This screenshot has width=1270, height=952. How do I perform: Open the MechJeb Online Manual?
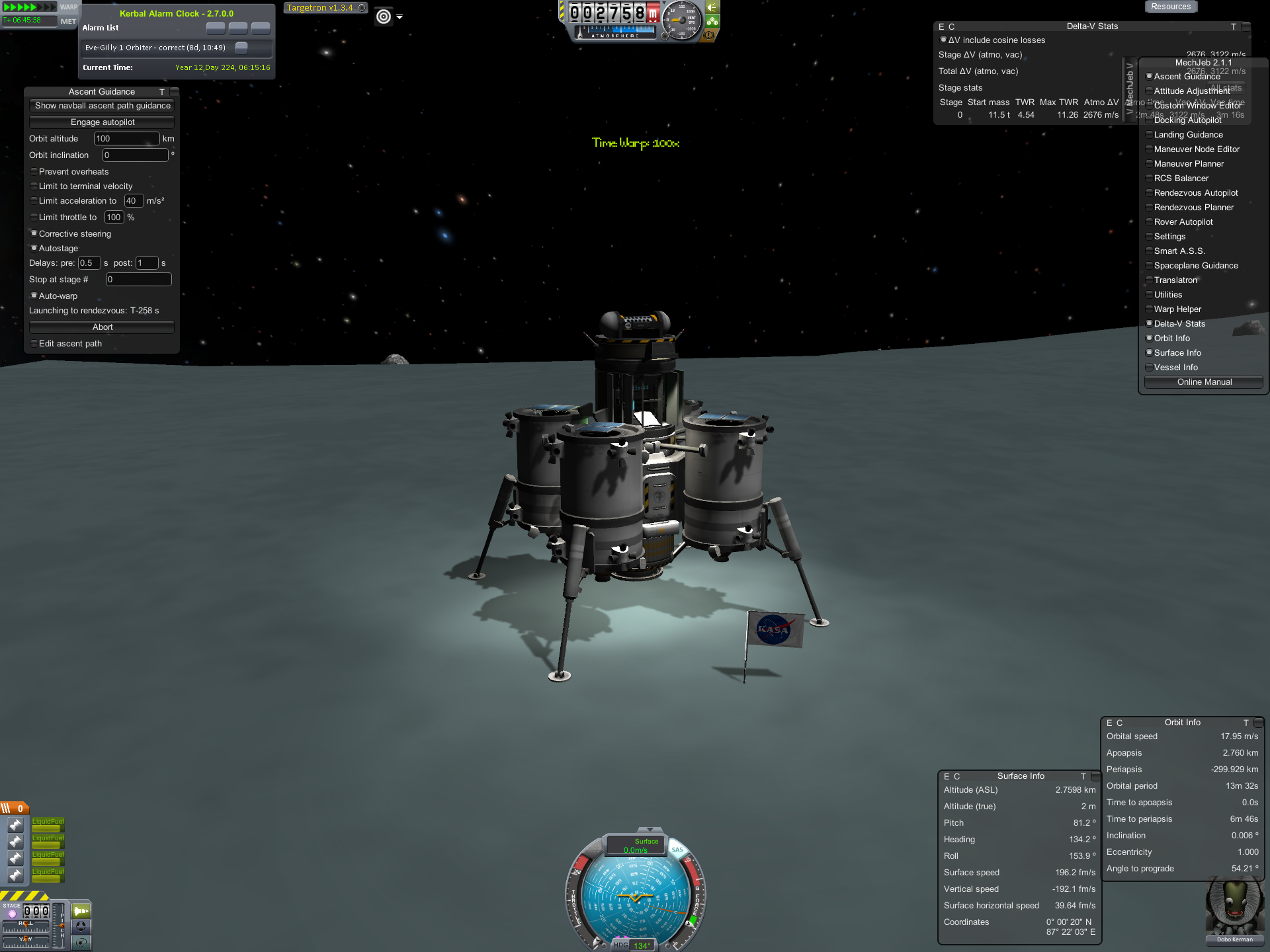pyautogui.click(x=1204, y=382)
